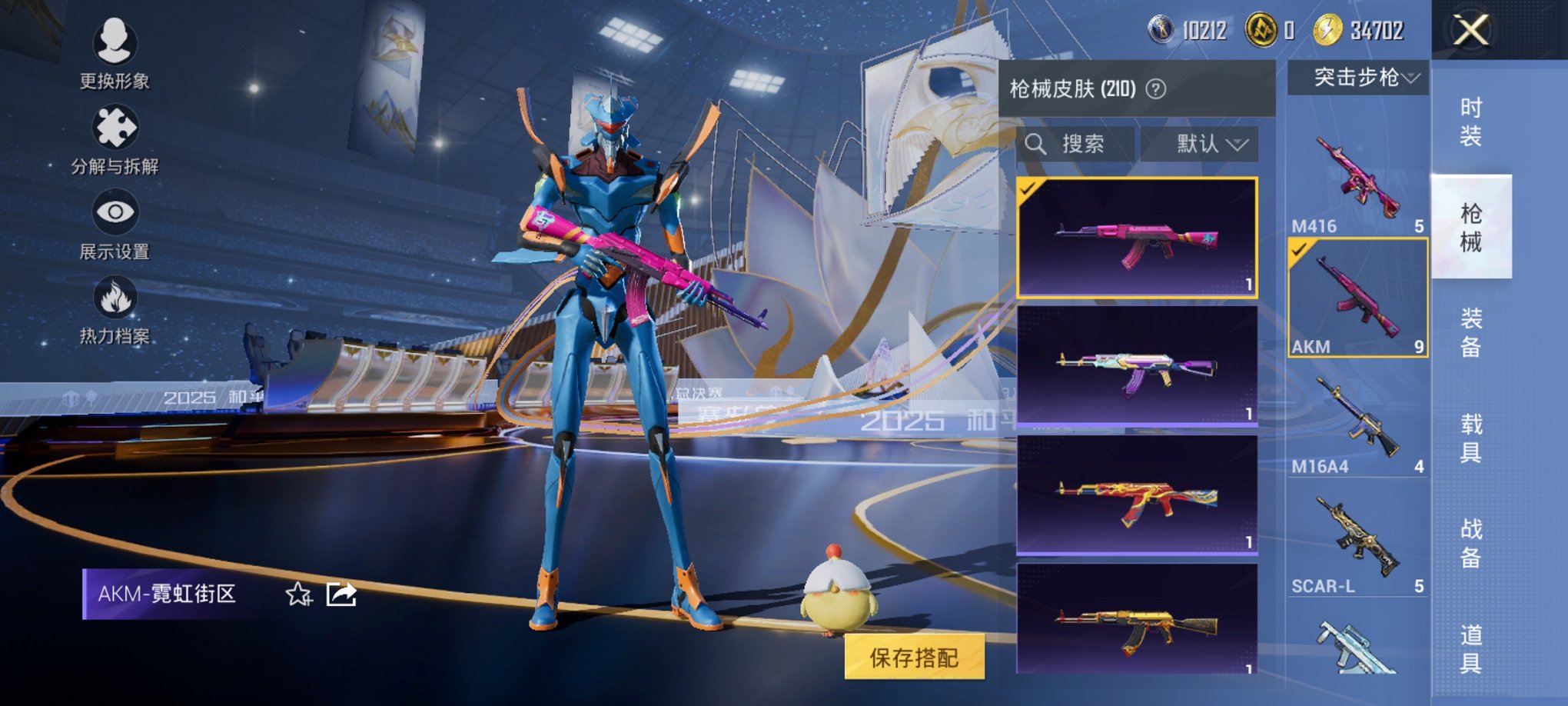Viewport: 1568px width, 706px height.
Task: Toggle the checkmark on the equipped neon skin
Action: [x=1030, y=187]
